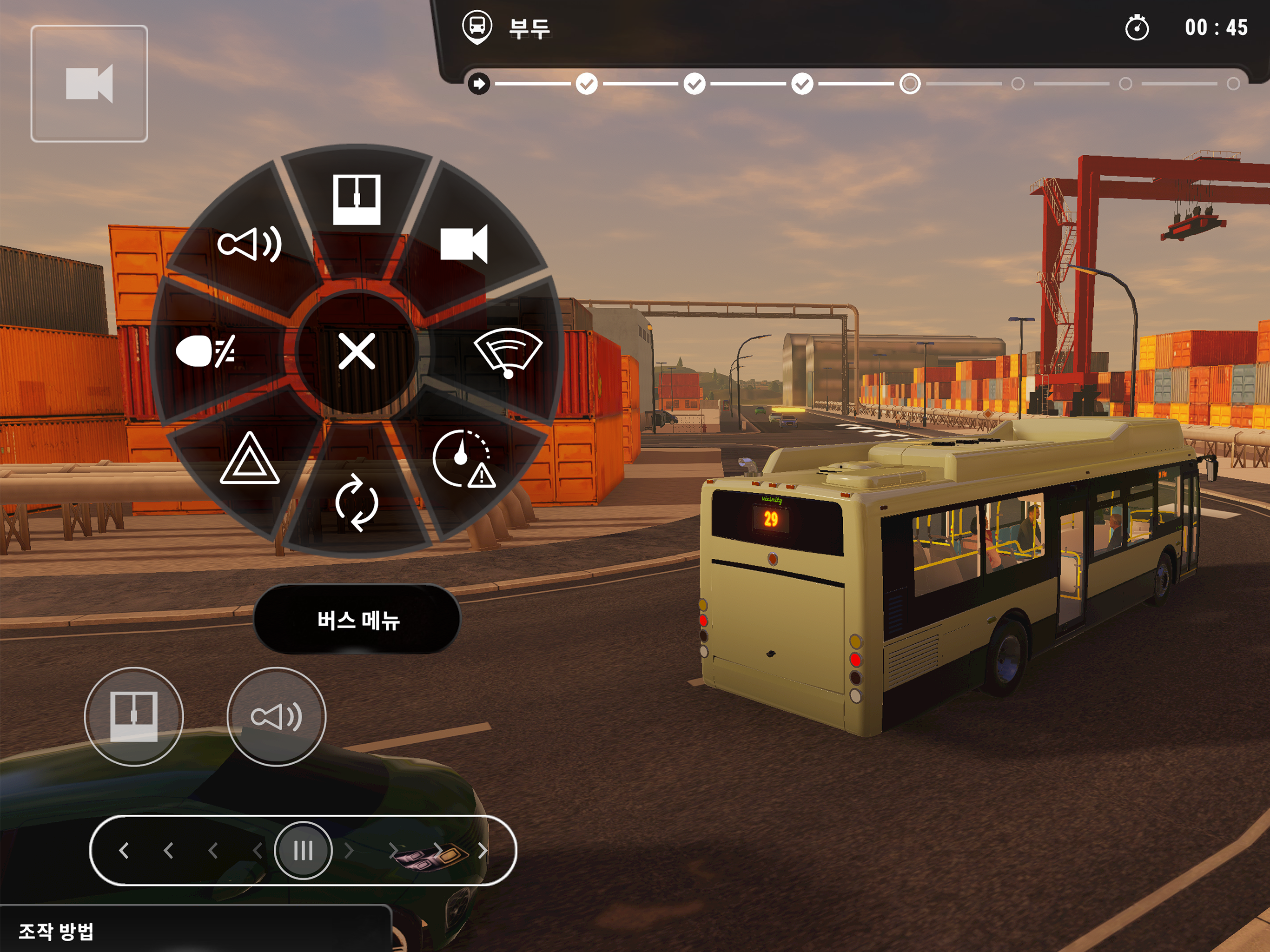1270x952 pixels.
Task: Grab the steering slider handle
Action: [303, 850]
